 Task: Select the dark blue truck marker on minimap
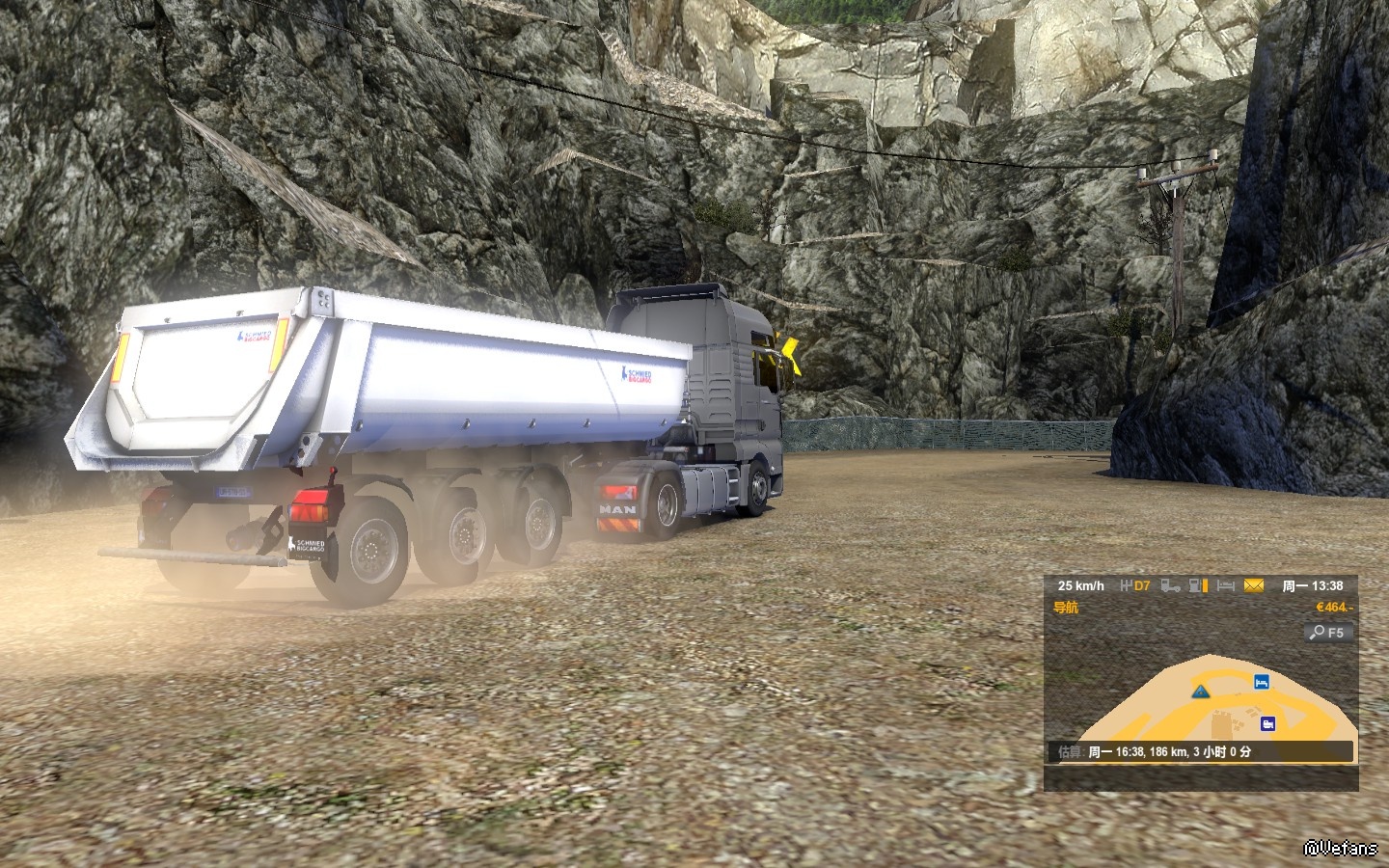pyautogui.click(x=1267, y=723)
